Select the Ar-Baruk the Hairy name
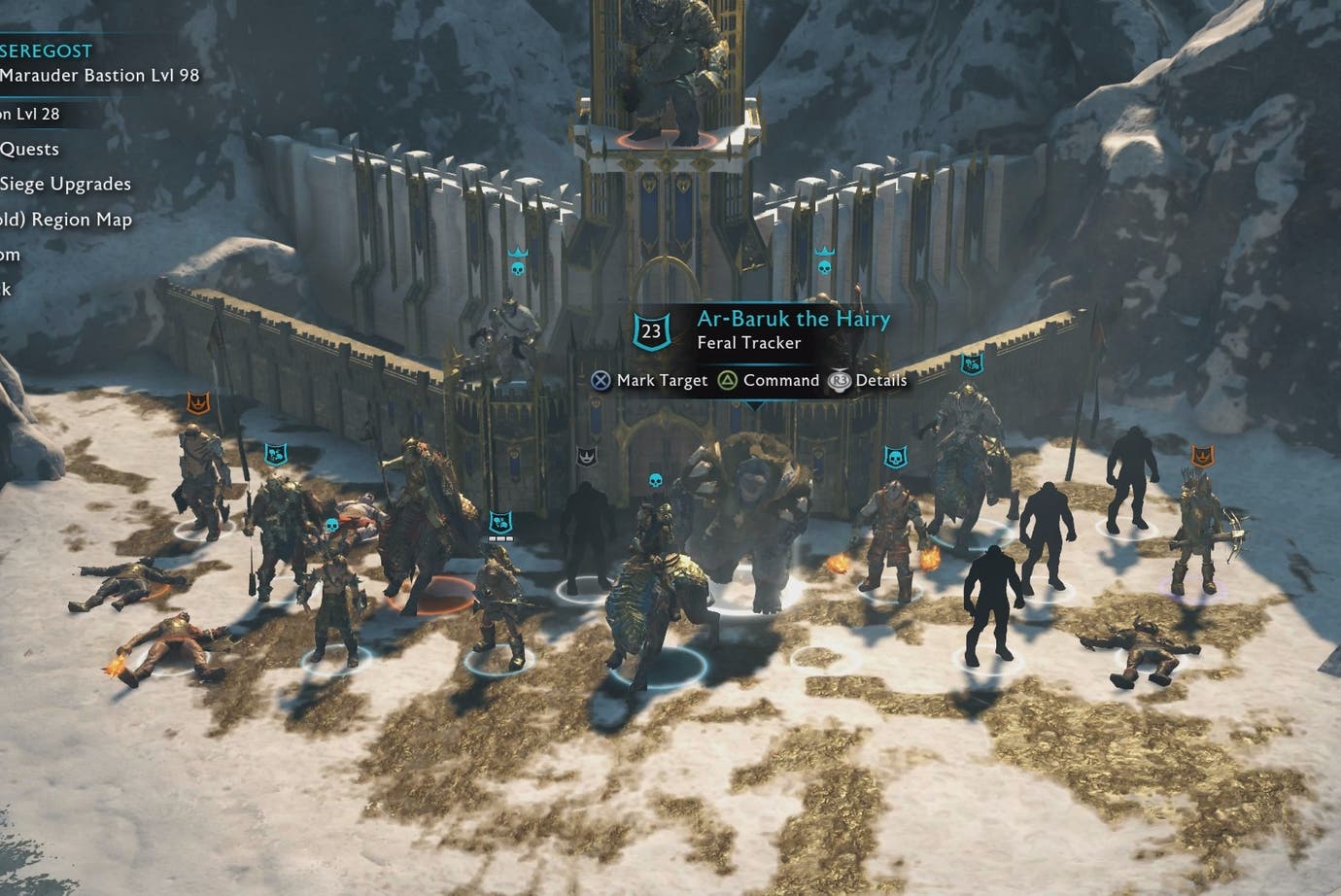This screenshot has width=1341, height=896. pos(792,318)
